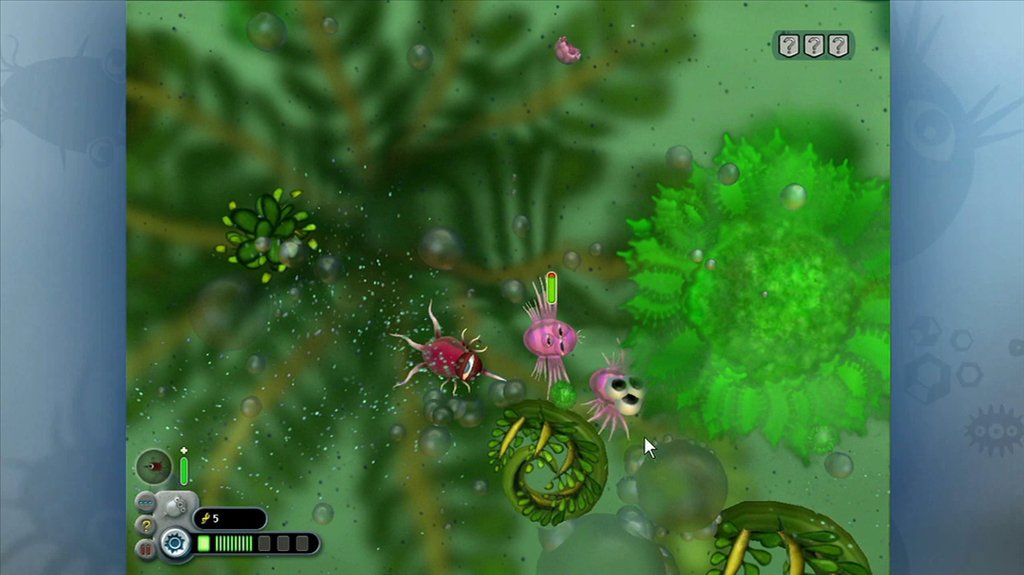1024x575 pixels.
Task: Open help with the yellow question mark
Action: pyautogui.click(x=146, y=526)
